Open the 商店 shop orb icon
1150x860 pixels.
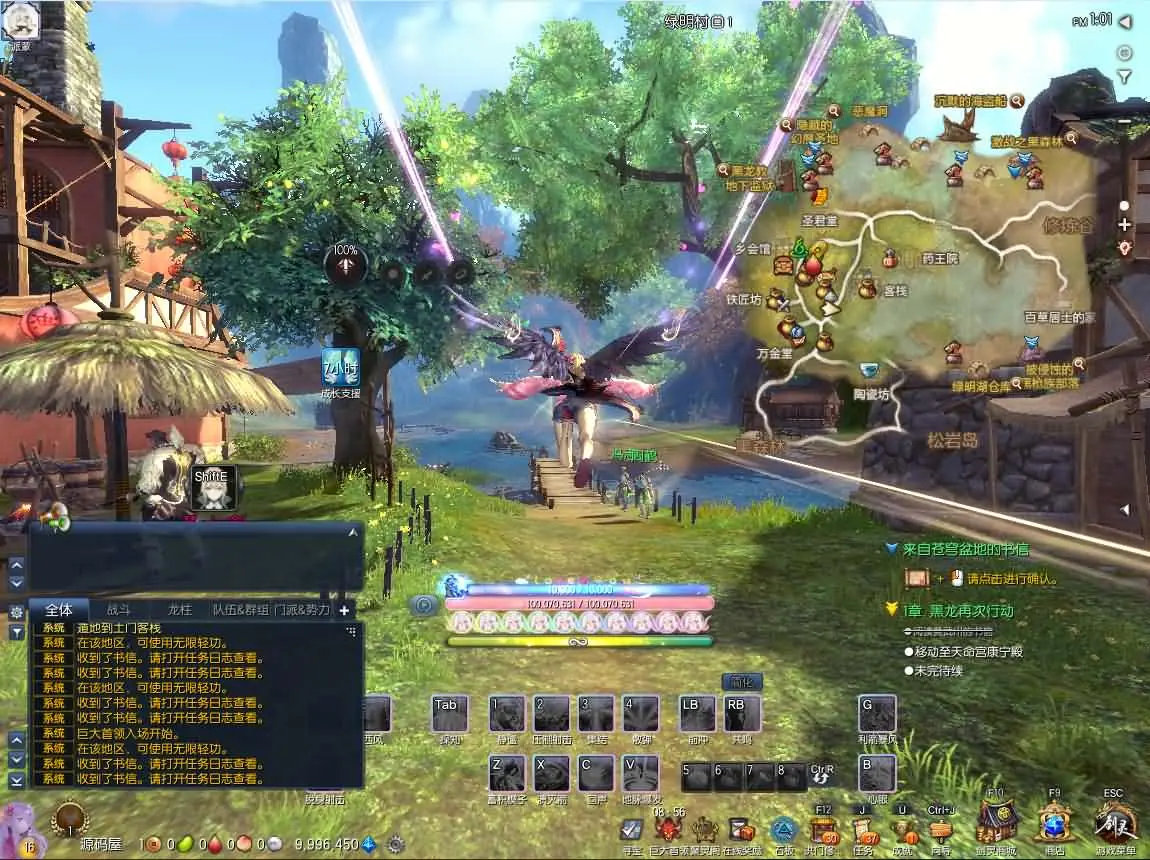1054,823
